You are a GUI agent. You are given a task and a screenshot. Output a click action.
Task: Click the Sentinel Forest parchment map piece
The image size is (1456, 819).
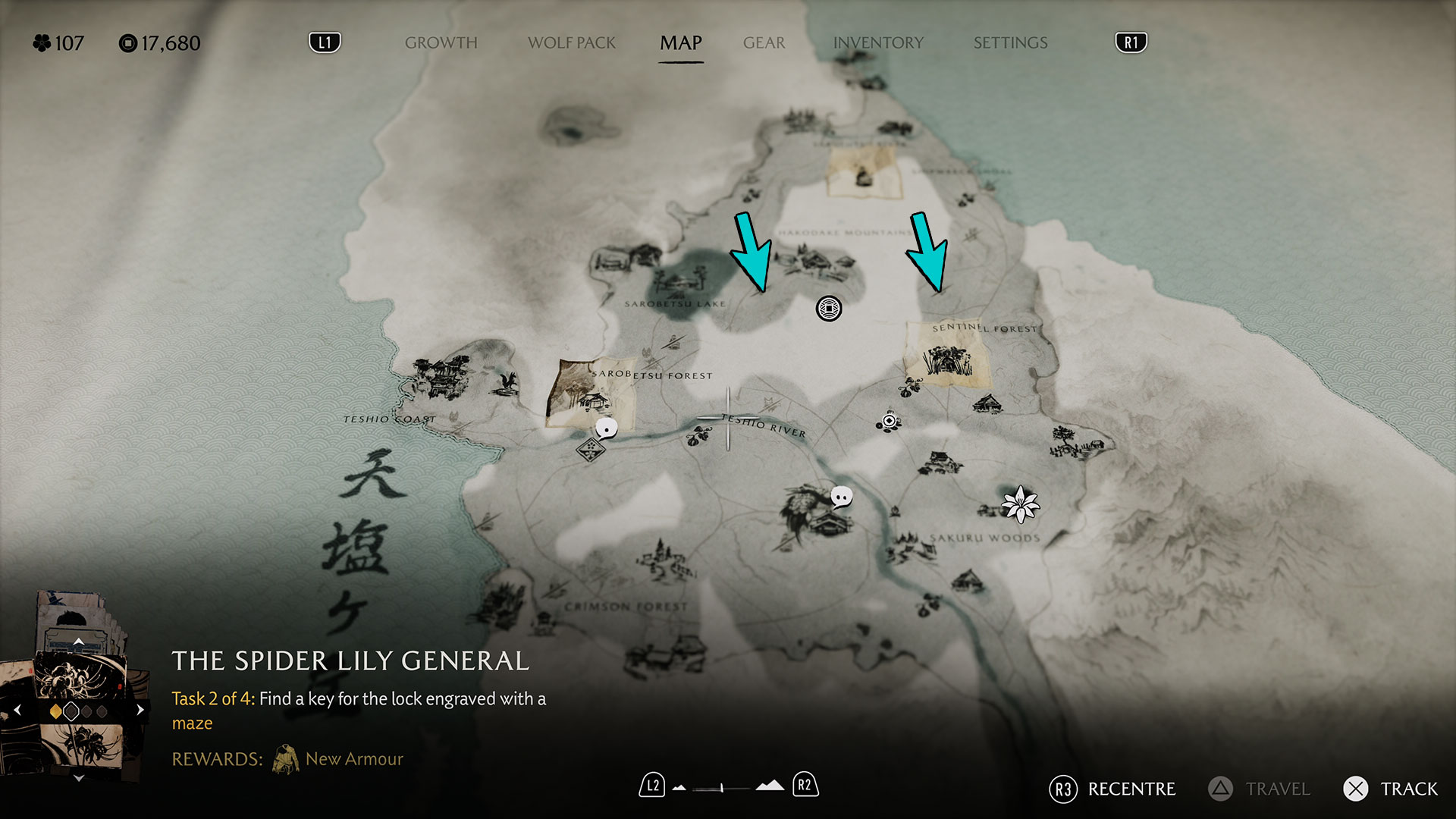[x=948, y=354]
